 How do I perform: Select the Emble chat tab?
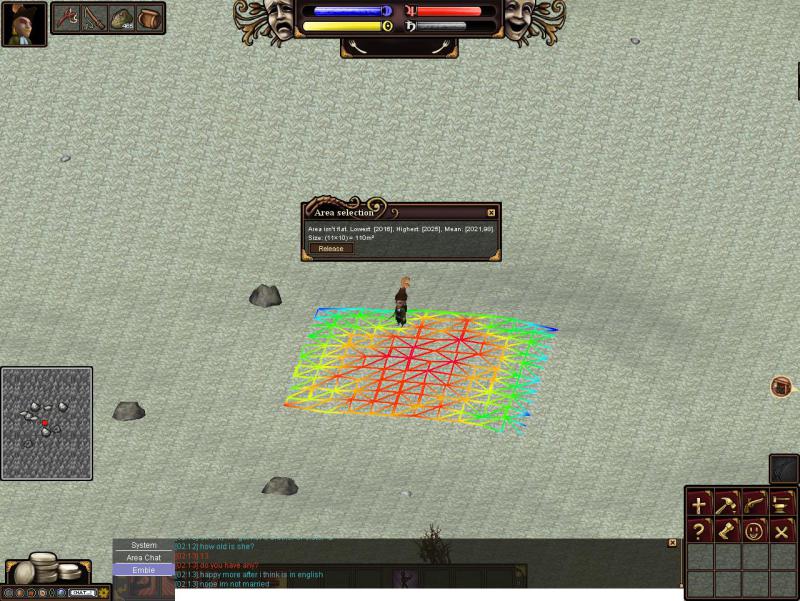coord(144,570)
